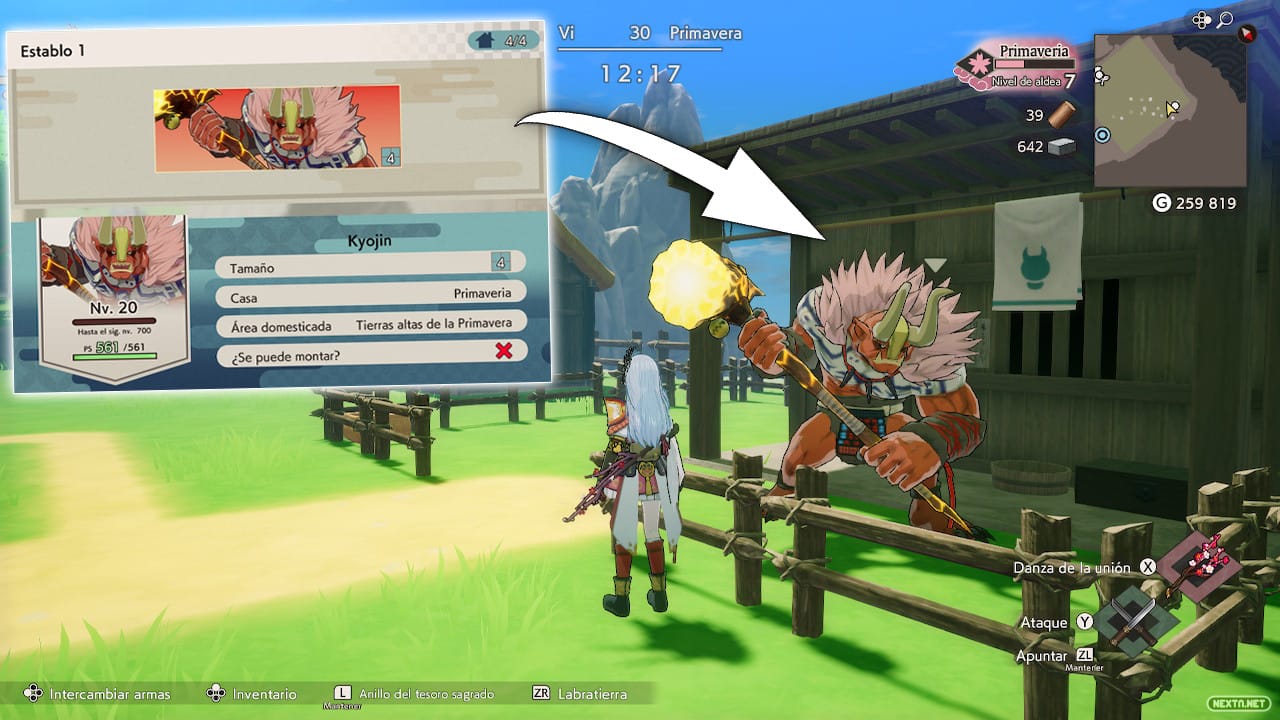The height and width of the screenshot is (720, 1280).
Task: Select the Tamaño stat row
Action: (x=370, y=266)
